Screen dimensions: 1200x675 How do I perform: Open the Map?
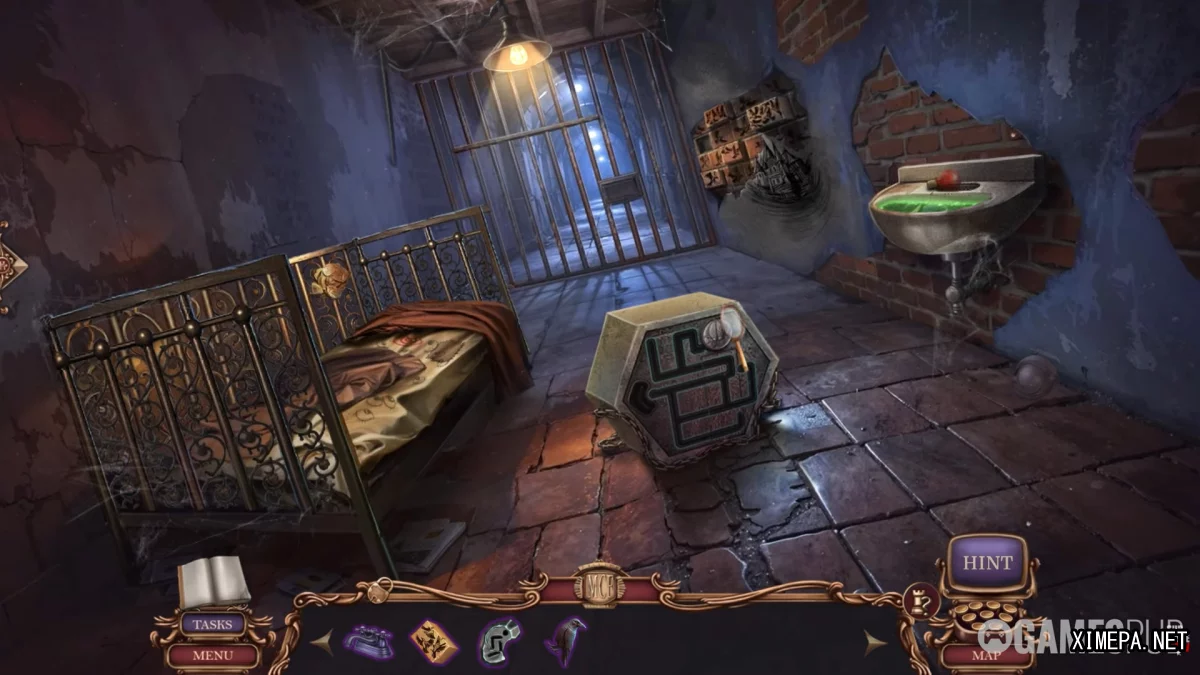987,656
